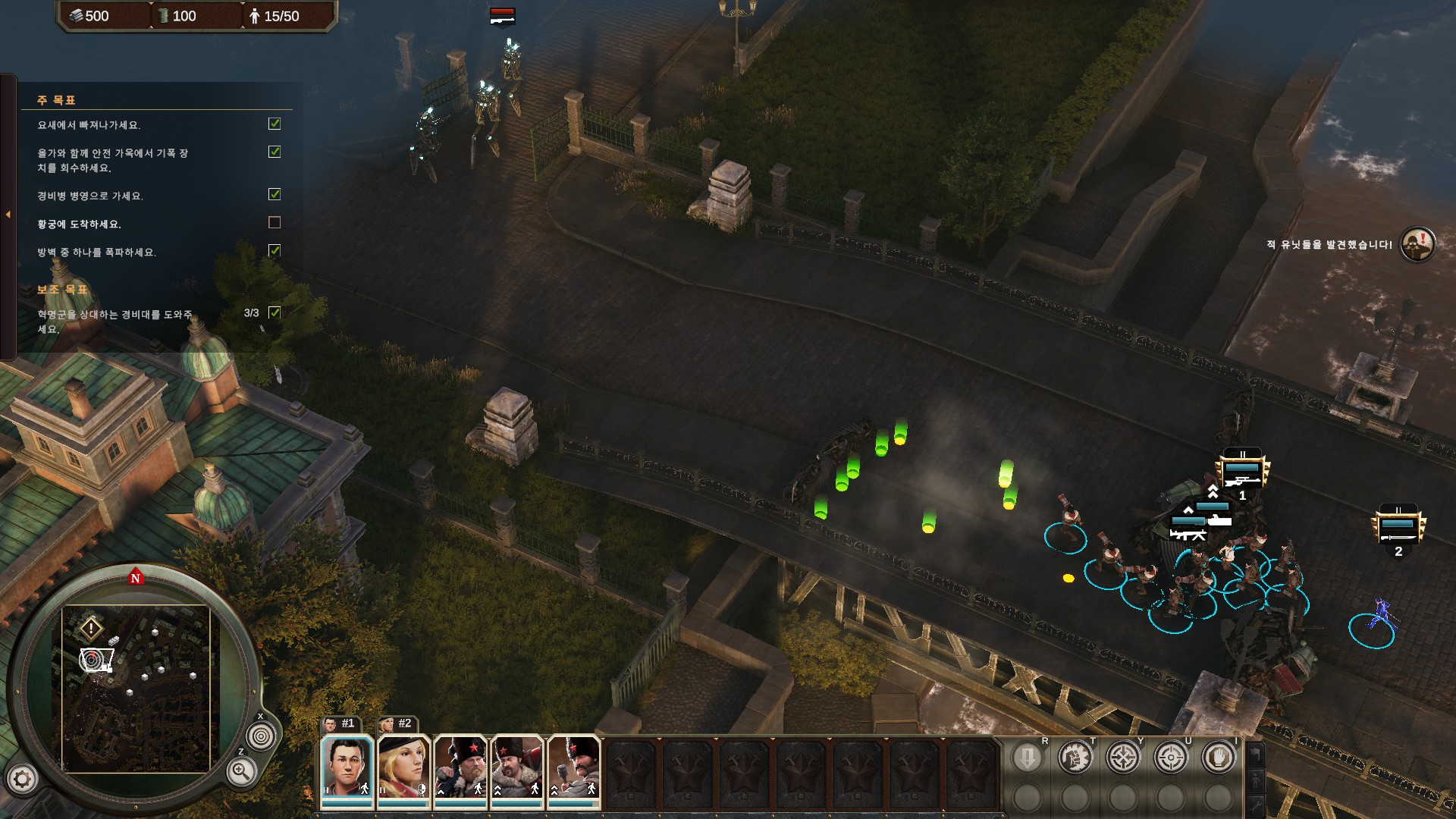This screenshot has height=819, width=1456.
Task: Select the squad badge numbered 1
Action: [x=1241, y=472]
